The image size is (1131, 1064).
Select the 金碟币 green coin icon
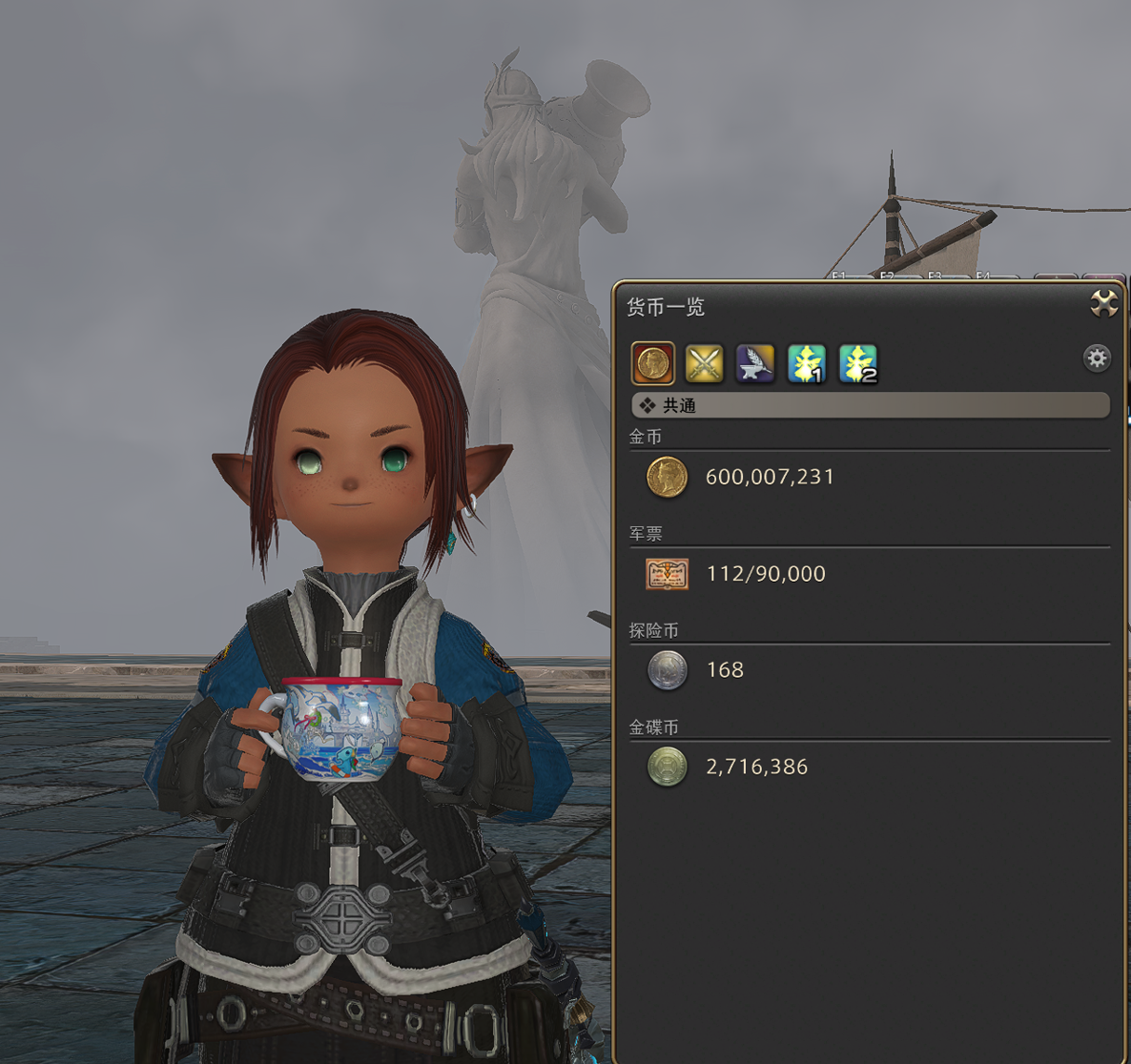[667, 767]
